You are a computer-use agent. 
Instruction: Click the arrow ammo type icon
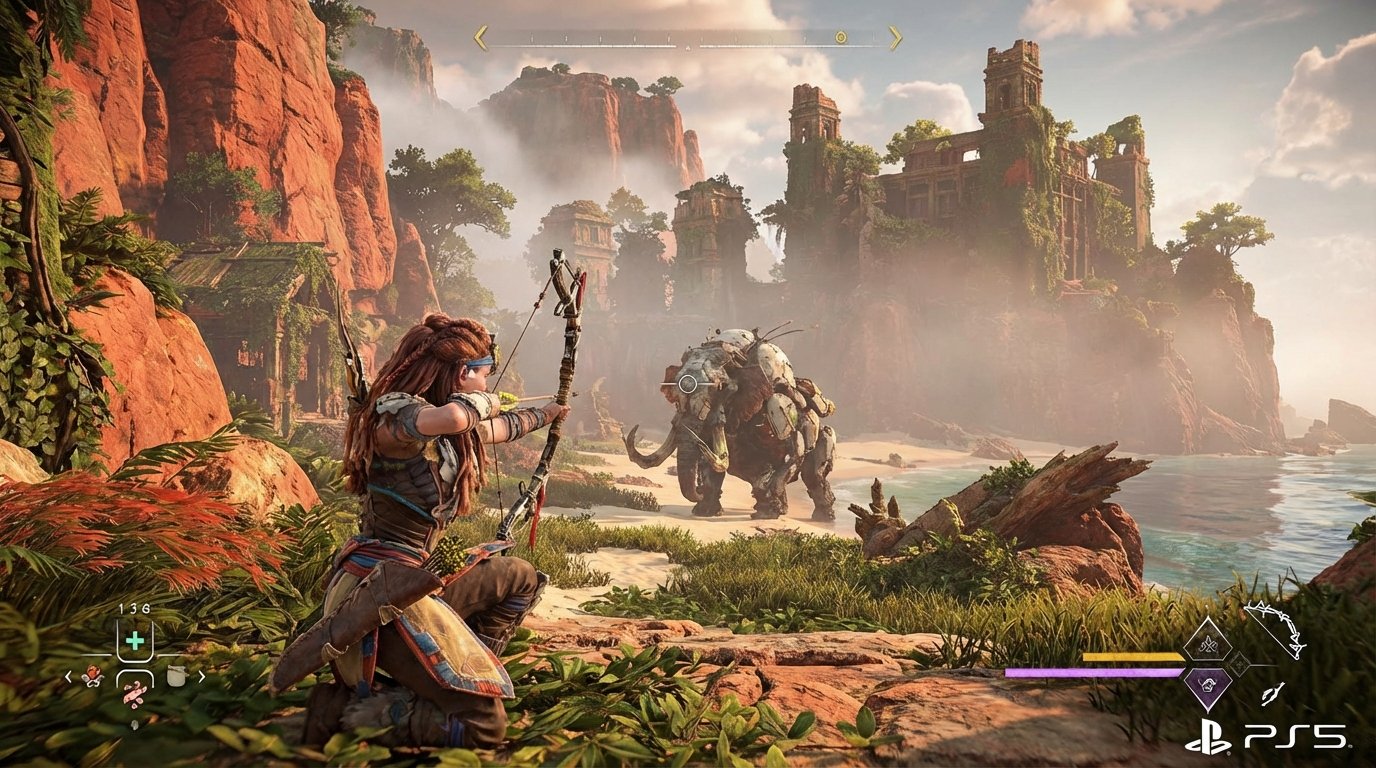click(1271, 692)
